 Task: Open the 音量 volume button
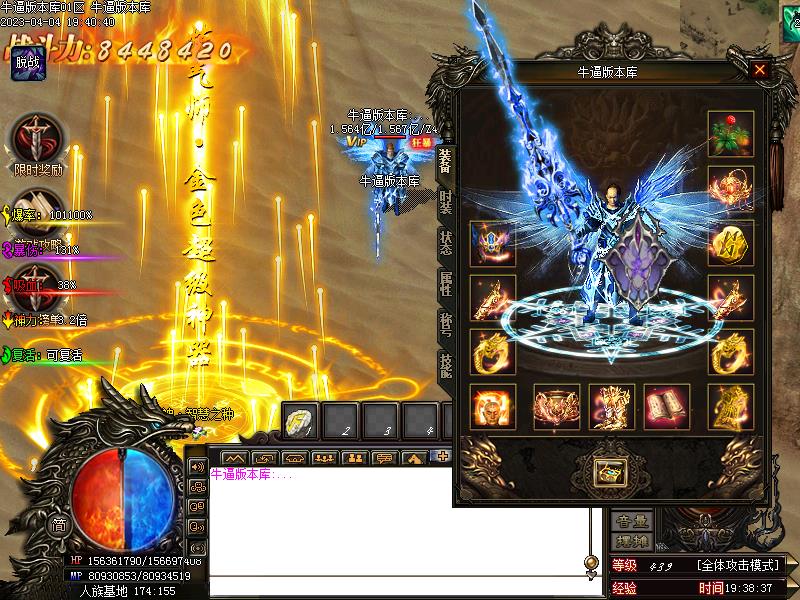pyautogui.click(x=632, y=521)
